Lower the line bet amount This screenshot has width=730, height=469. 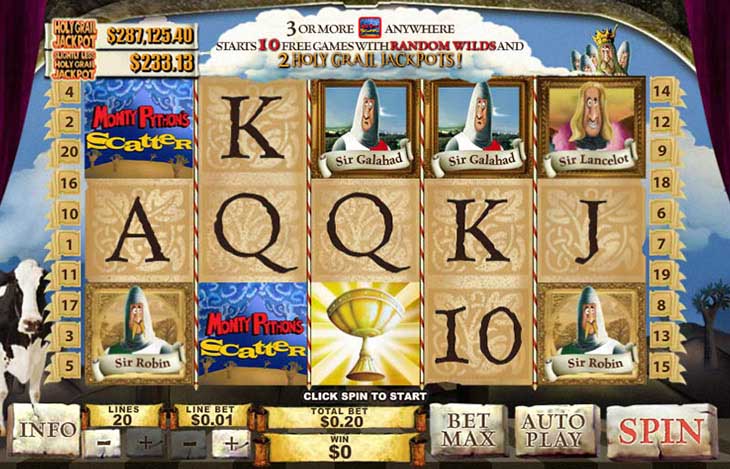click(x=189, y=441)
